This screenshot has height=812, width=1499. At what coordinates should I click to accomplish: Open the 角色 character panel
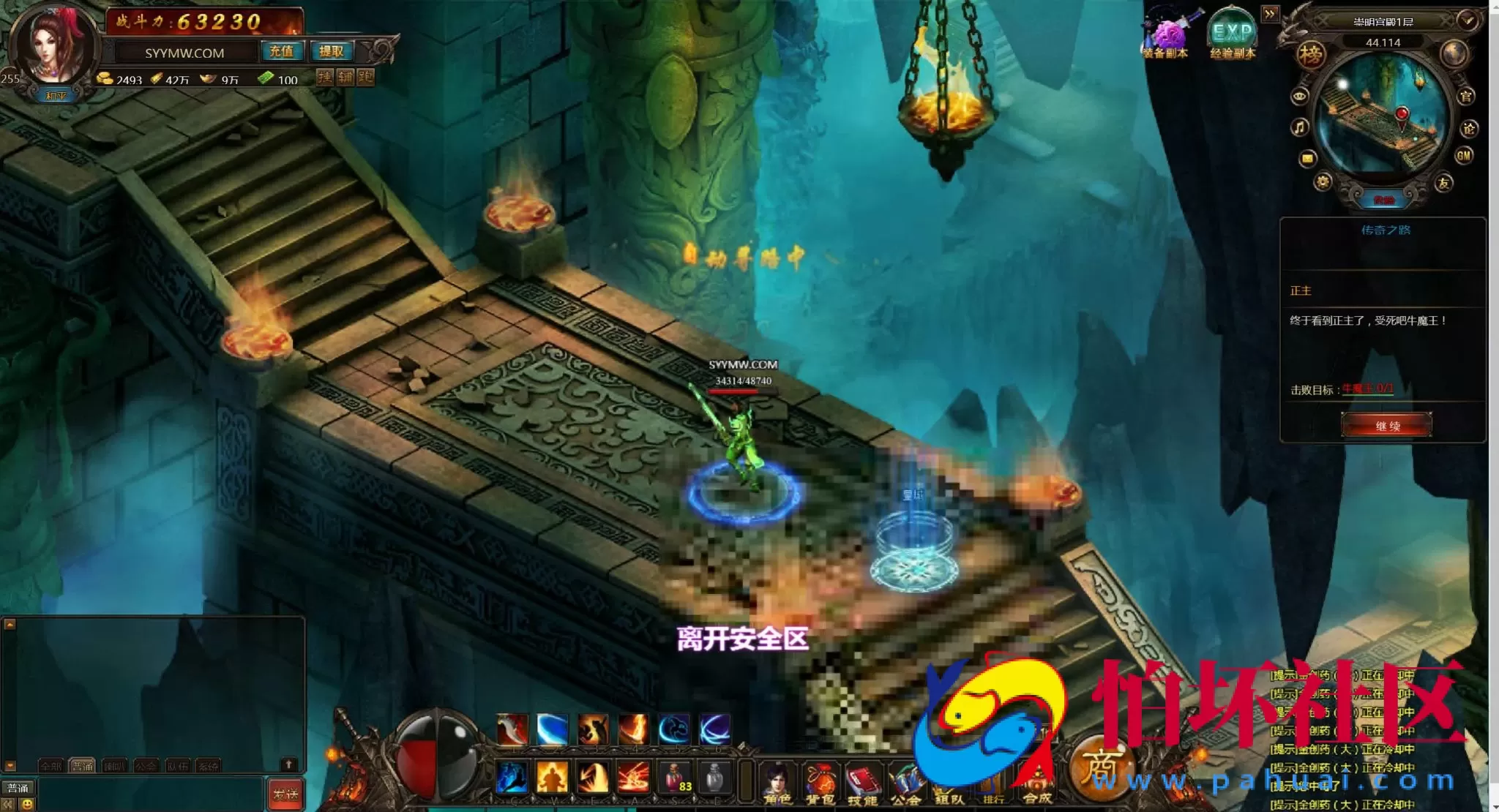(777, 784)
